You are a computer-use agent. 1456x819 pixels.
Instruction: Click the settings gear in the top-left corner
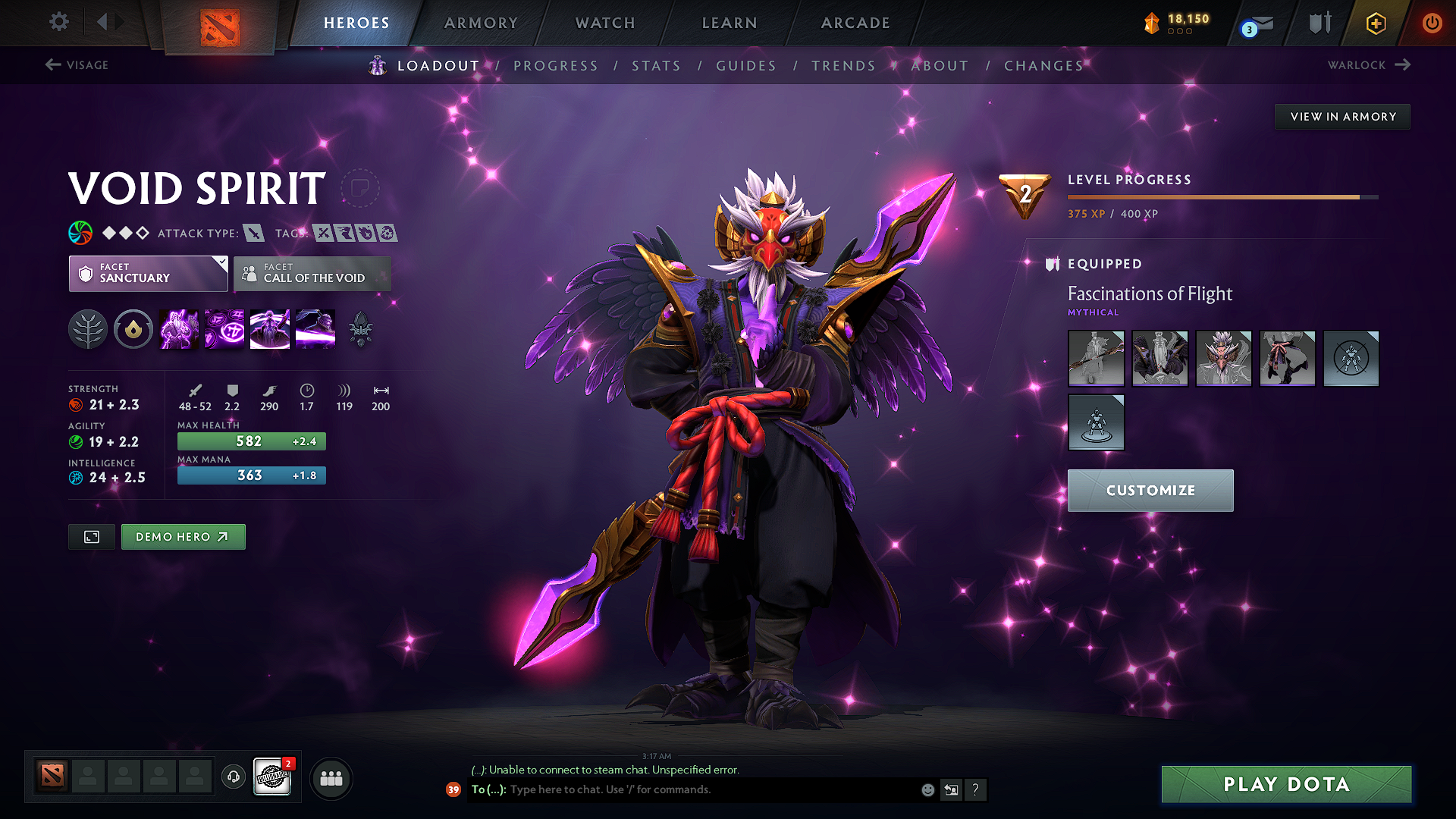click(58, 22)
